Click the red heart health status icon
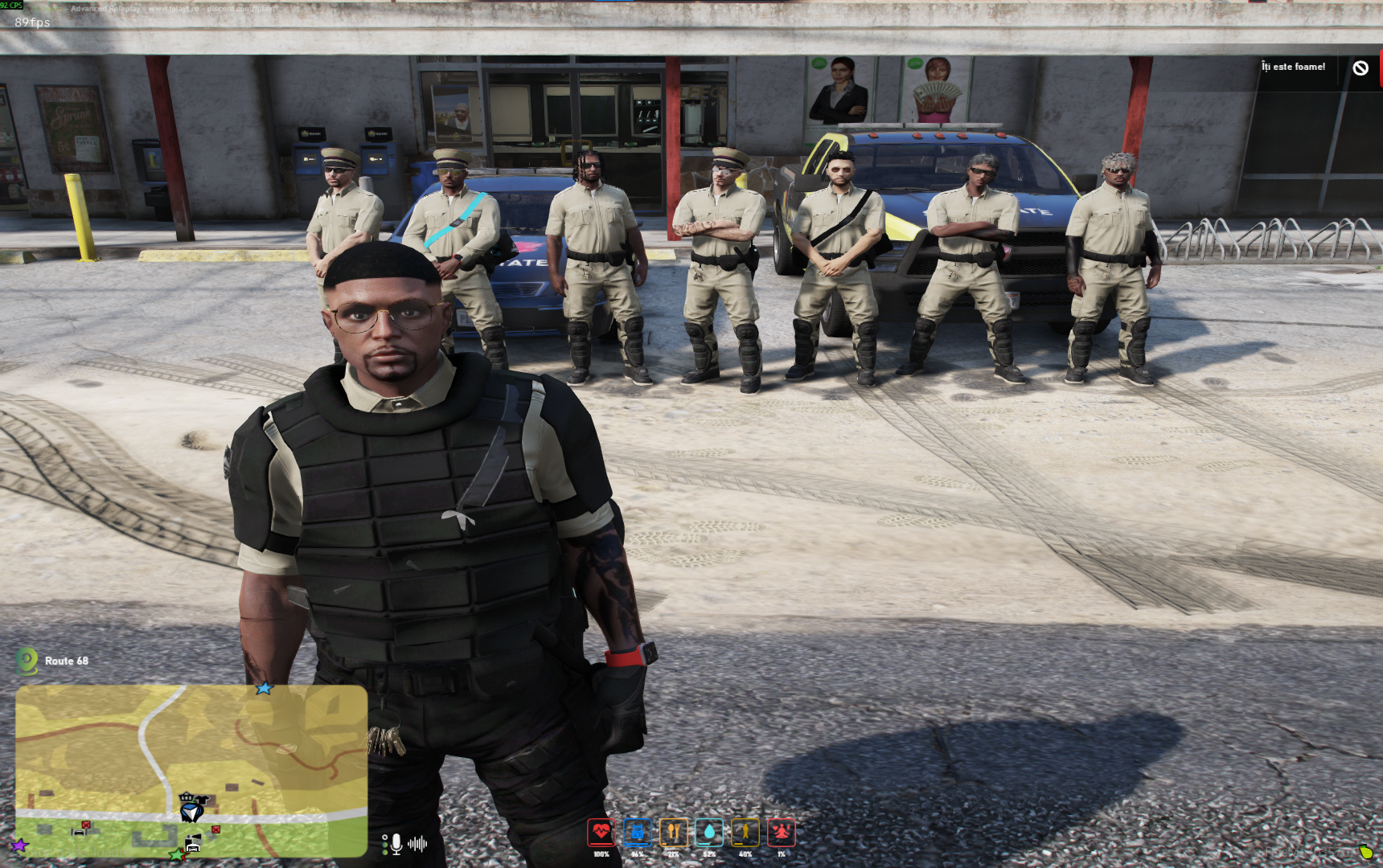 click(601, 833)
